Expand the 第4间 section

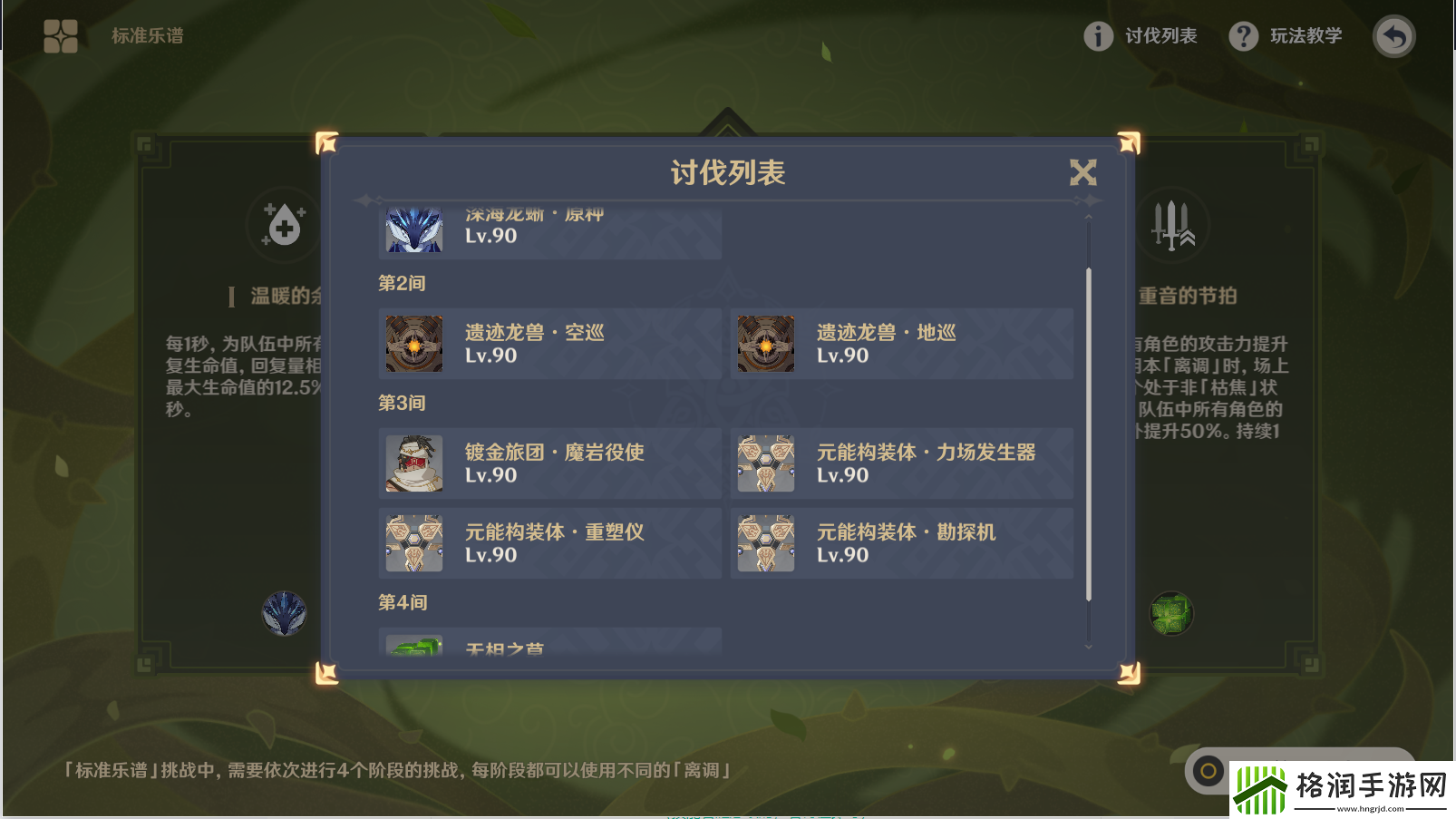[403, 601]
